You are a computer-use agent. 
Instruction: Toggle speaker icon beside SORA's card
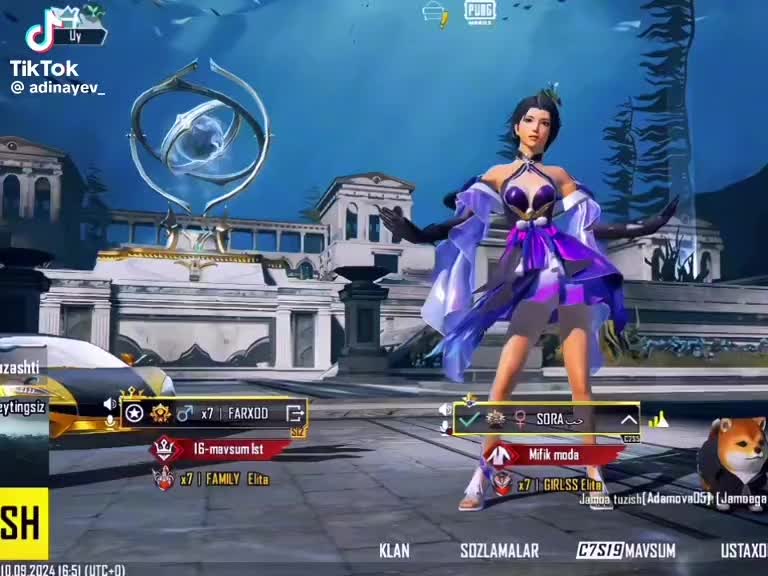click(445, 410)
